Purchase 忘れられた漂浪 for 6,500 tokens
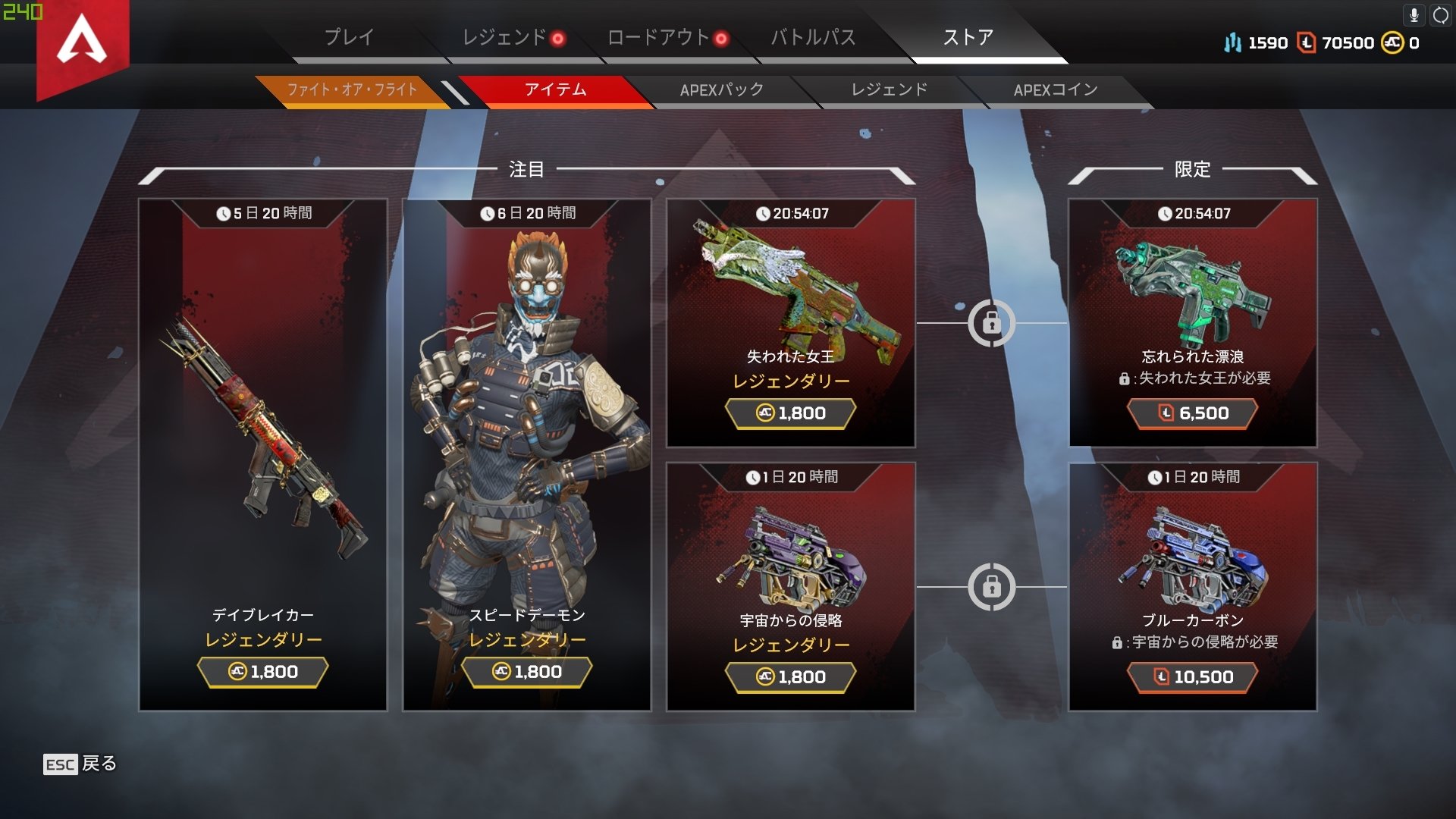 (1194, 413)
